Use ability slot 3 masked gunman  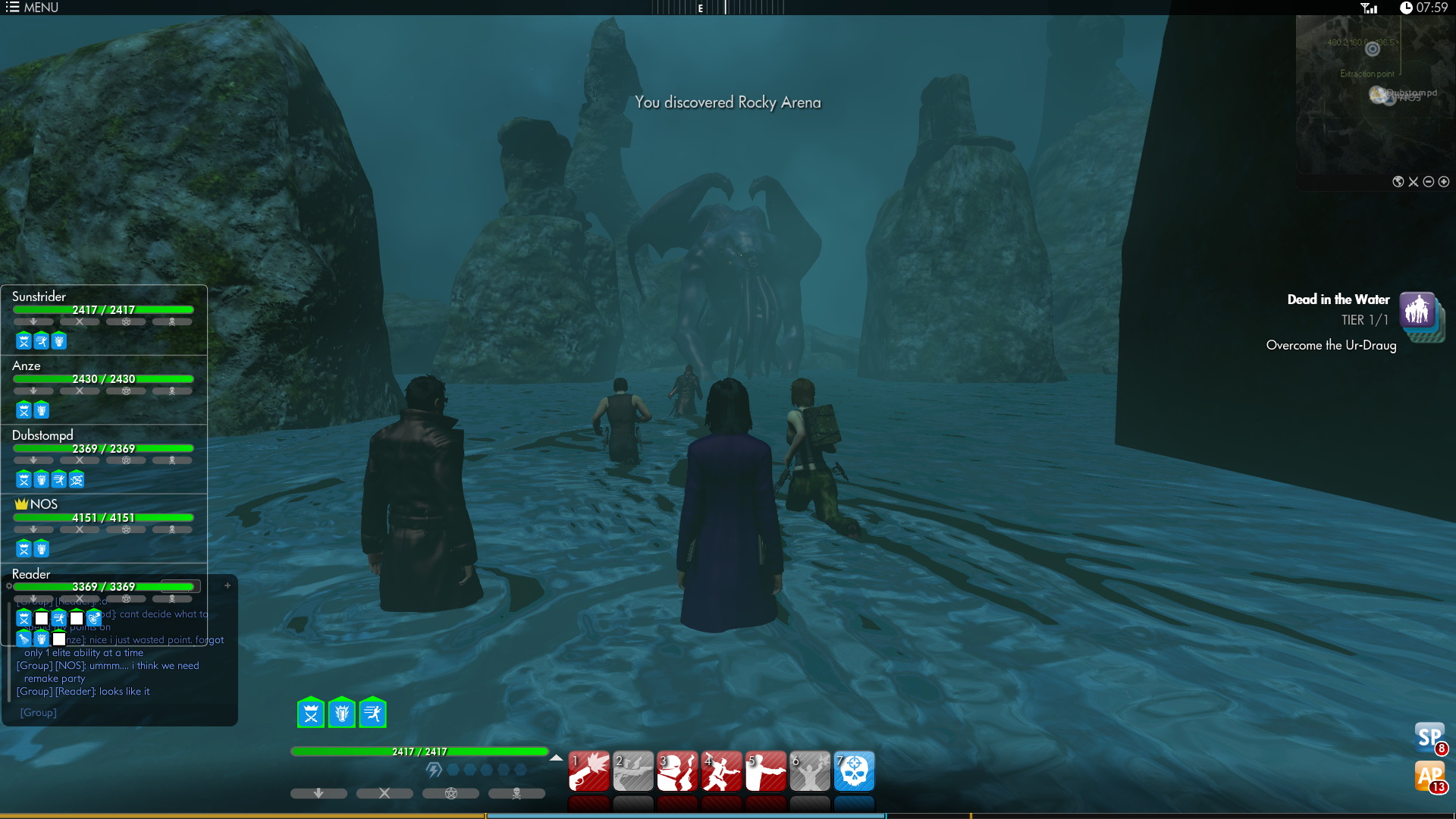point(677,771)
